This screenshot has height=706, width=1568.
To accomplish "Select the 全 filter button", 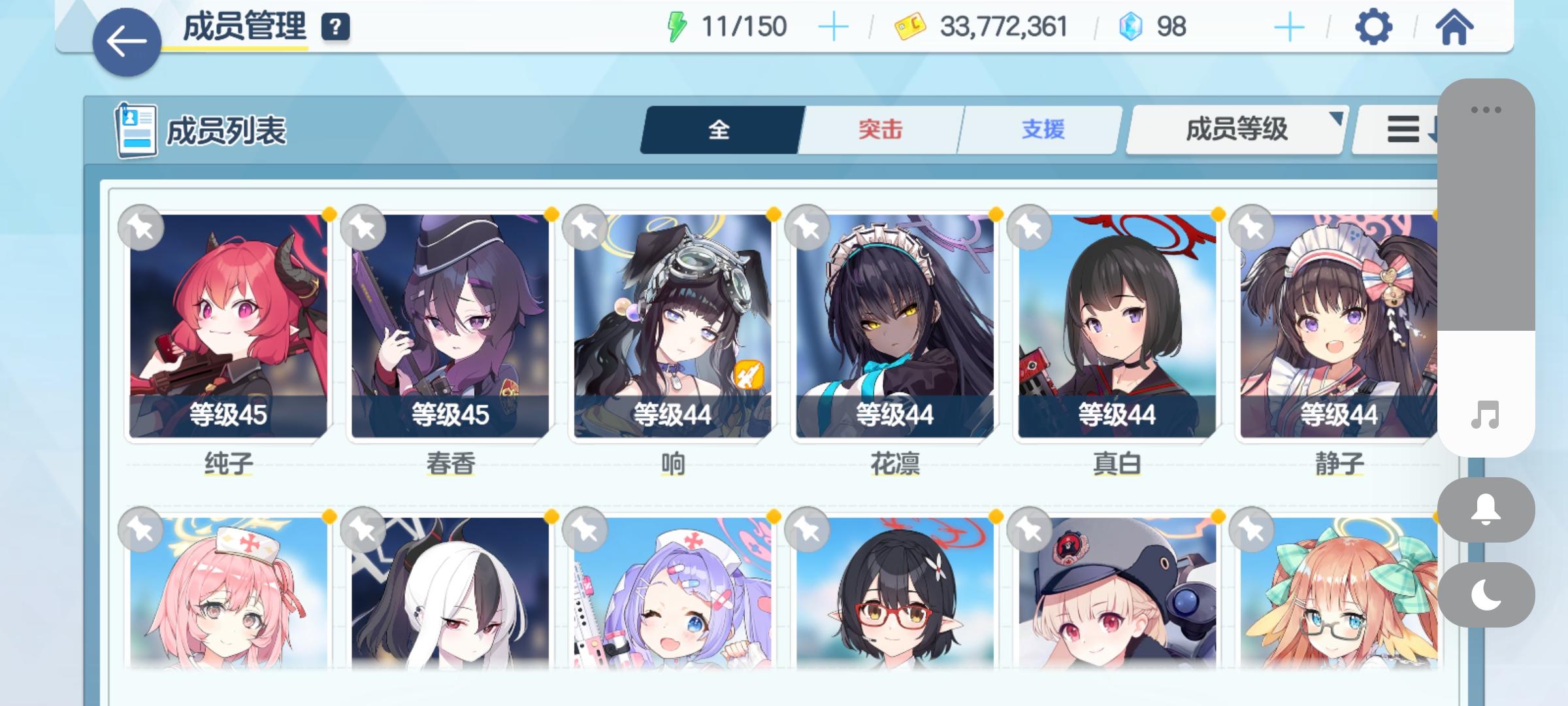I will click(720, 129).
